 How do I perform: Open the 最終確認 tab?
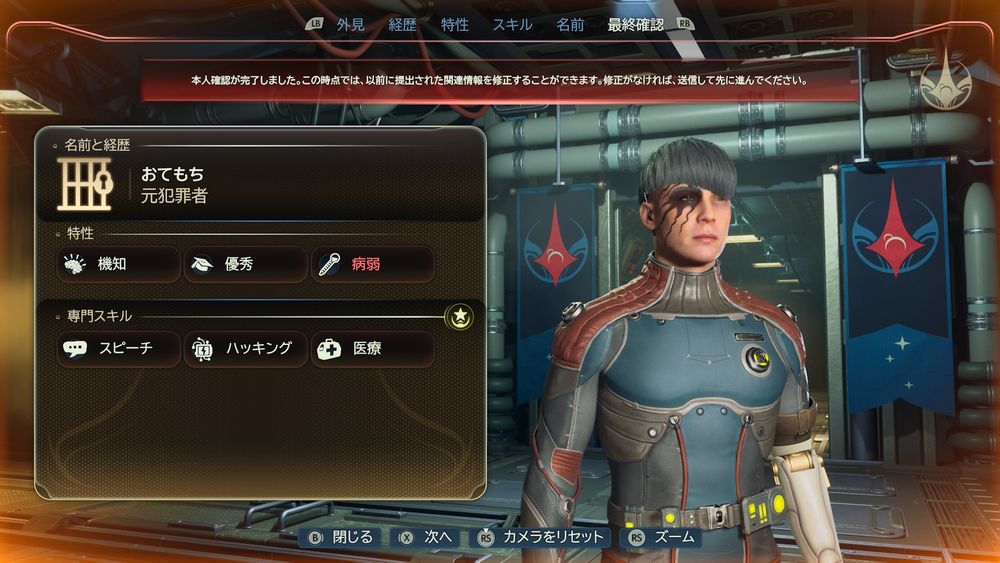pyautogui.click(x=635, y=25)
